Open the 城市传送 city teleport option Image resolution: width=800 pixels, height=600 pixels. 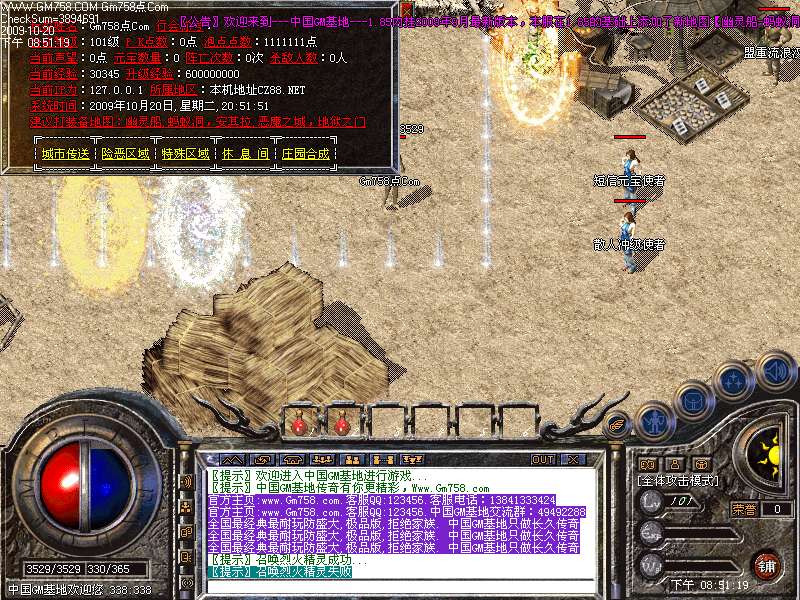pyautogui.click(x=66, y=154)
